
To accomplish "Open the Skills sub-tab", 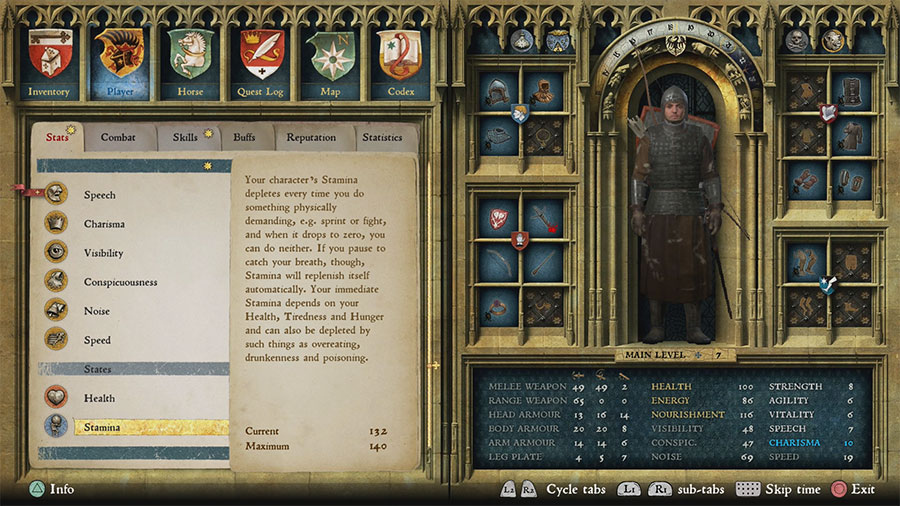I will (x=186, y=138).
